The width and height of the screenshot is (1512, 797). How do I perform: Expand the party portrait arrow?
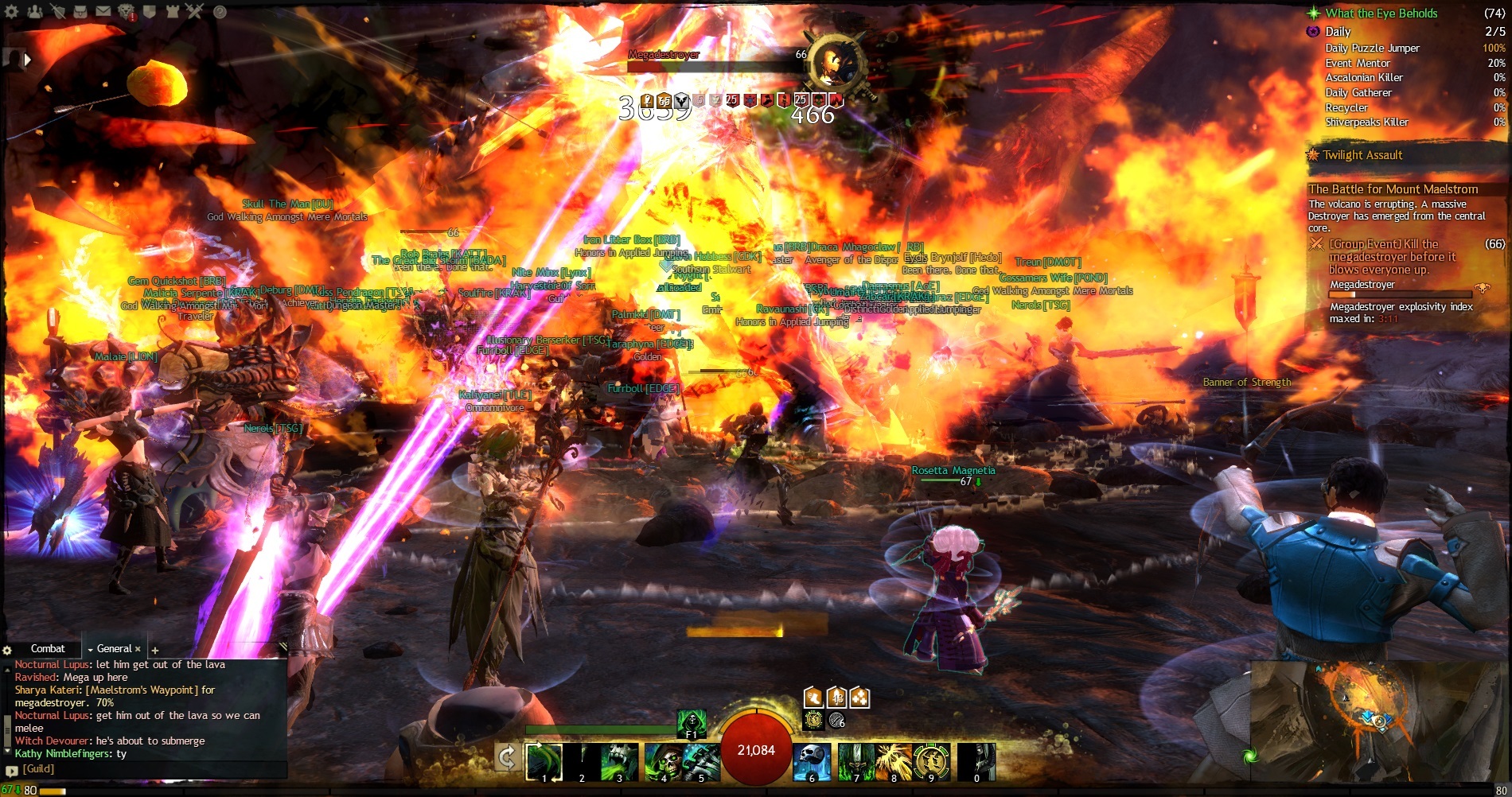pos(28,59)
